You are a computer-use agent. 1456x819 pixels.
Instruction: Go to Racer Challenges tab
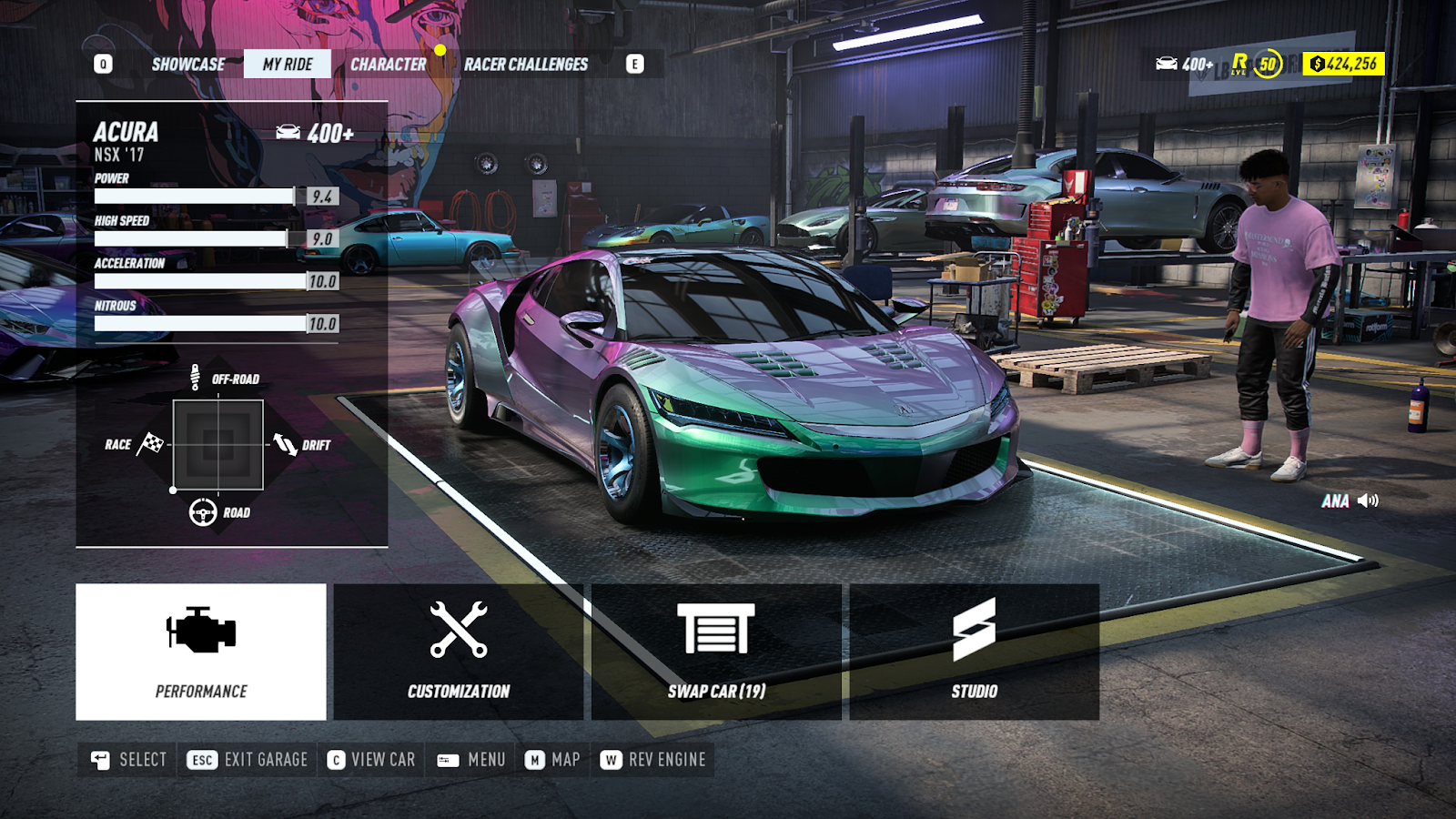point(526,65)
